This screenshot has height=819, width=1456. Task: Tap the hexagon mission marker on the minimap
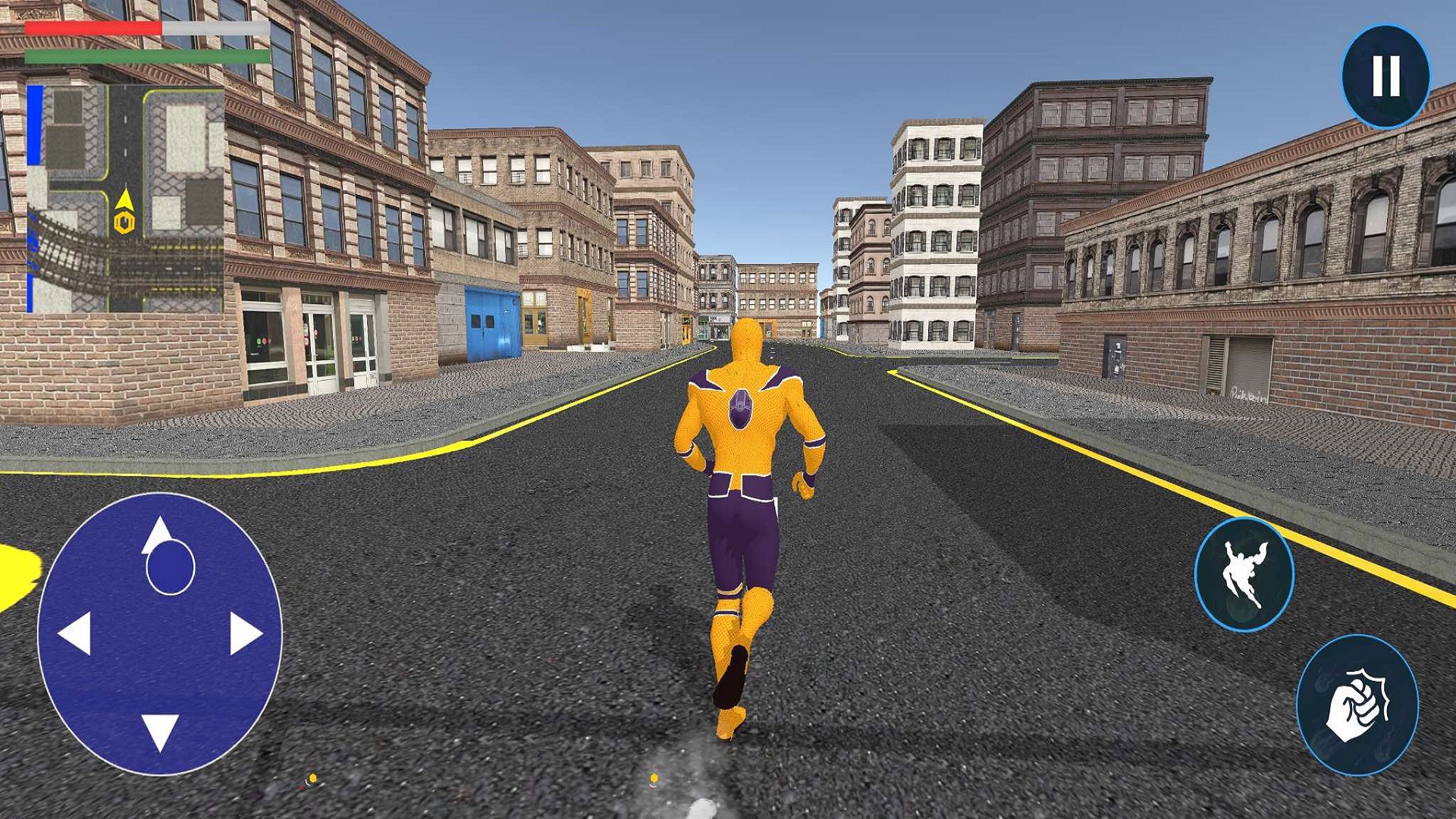point(124,222)
